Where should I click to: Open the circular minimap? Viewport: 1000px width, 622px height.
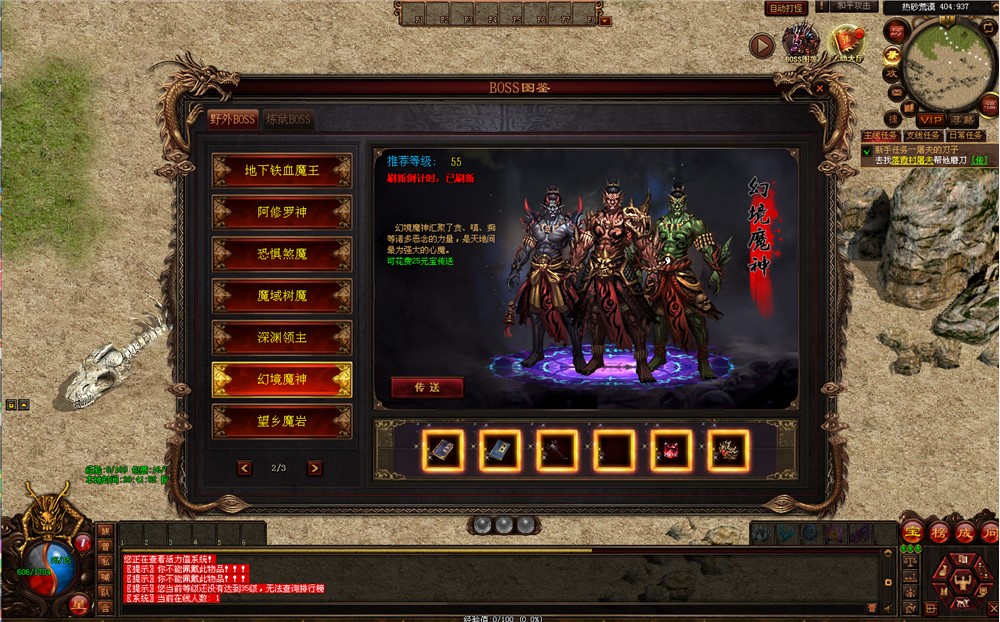943,64
